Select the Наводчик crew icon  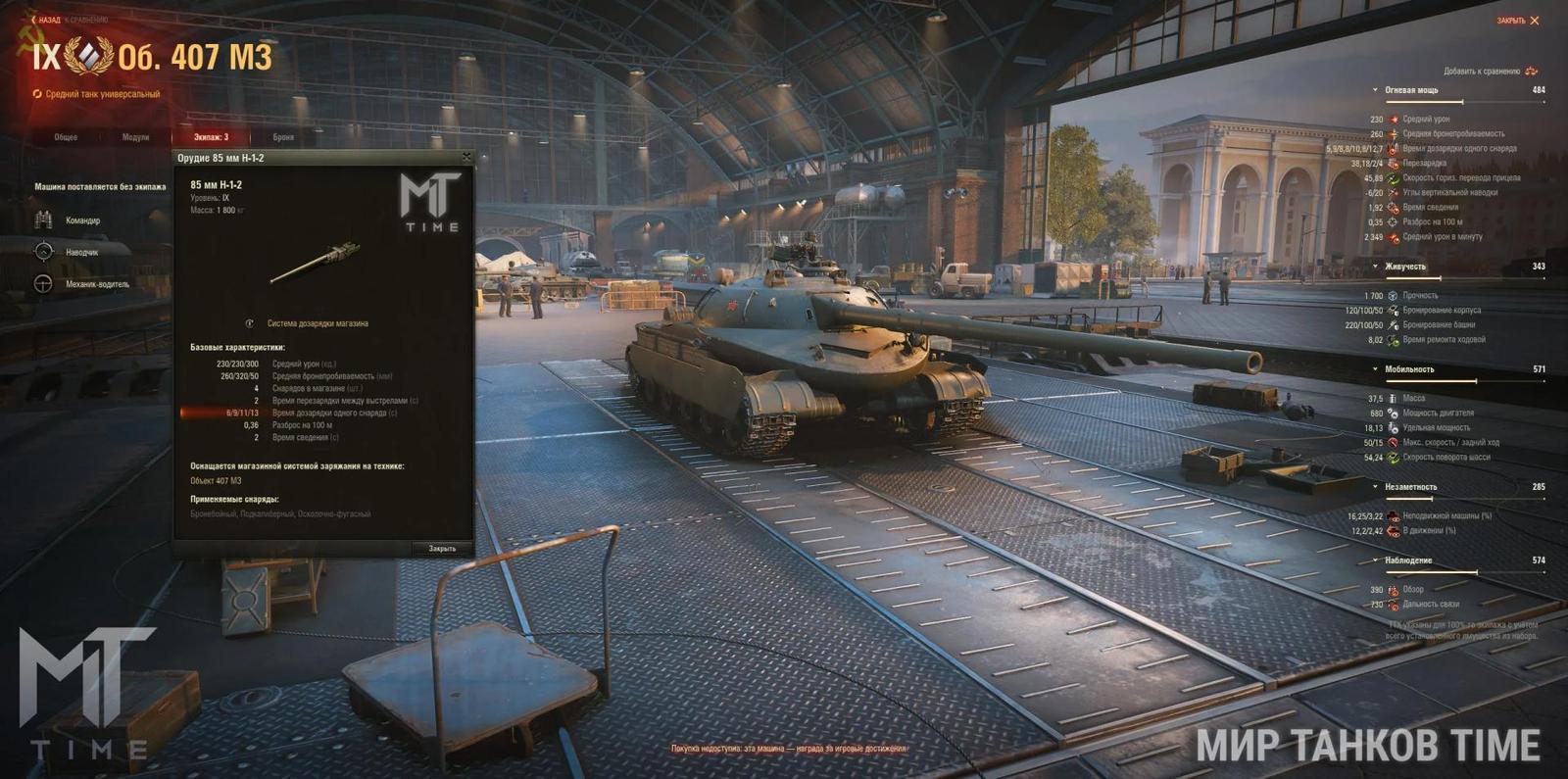click(44, 253)
